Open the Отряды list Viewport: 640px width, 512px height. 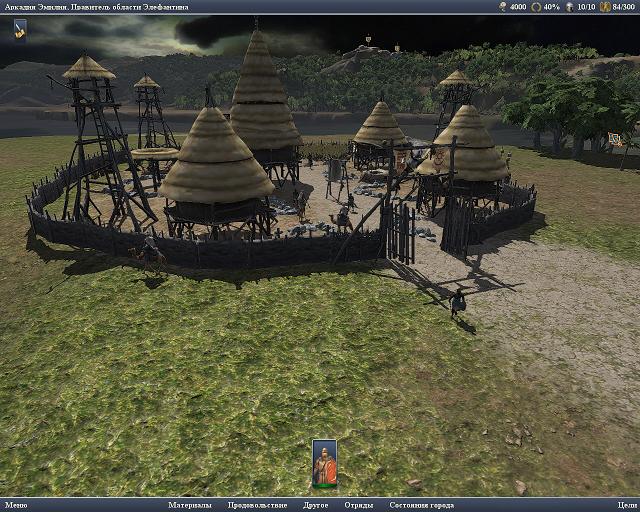click(359, 505)
